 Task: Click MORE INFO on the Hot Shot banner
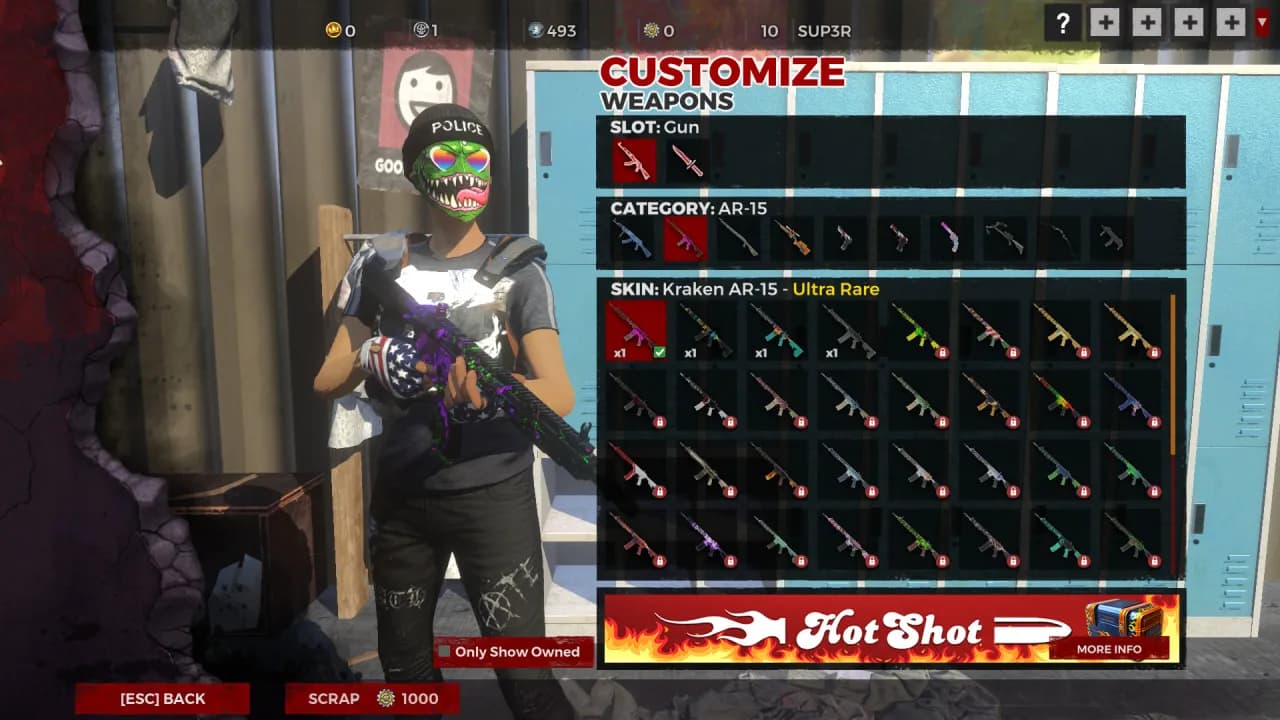tap(1110, 650)
